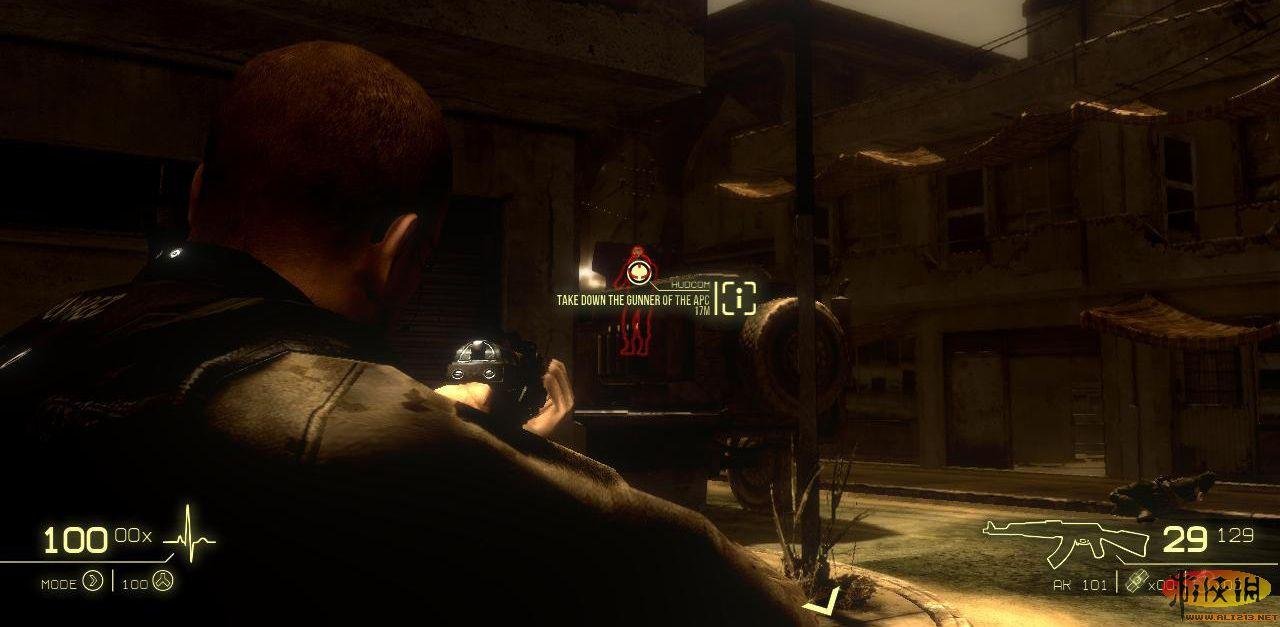Open the HUDCOM info bracket icon

(x=738, y=298)
